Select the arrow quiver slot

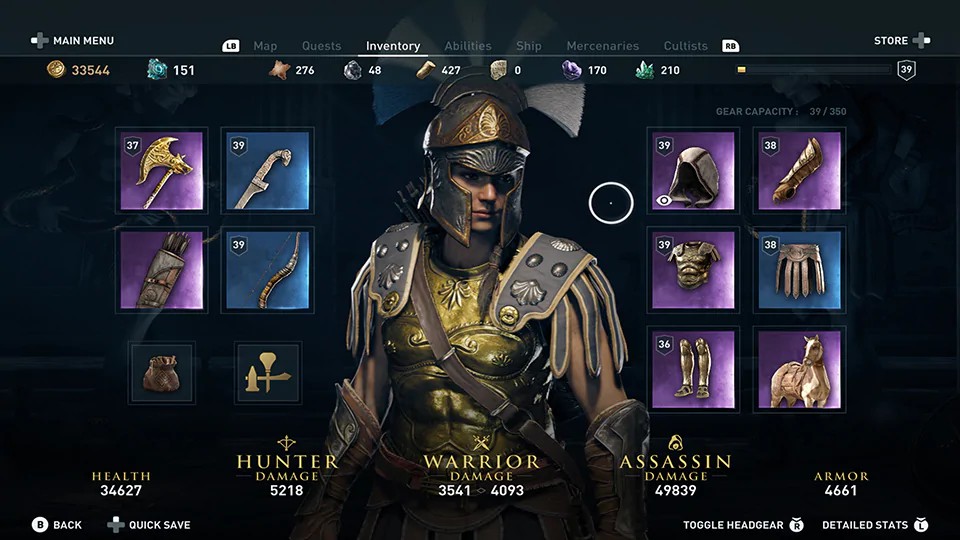pos(161,270)
